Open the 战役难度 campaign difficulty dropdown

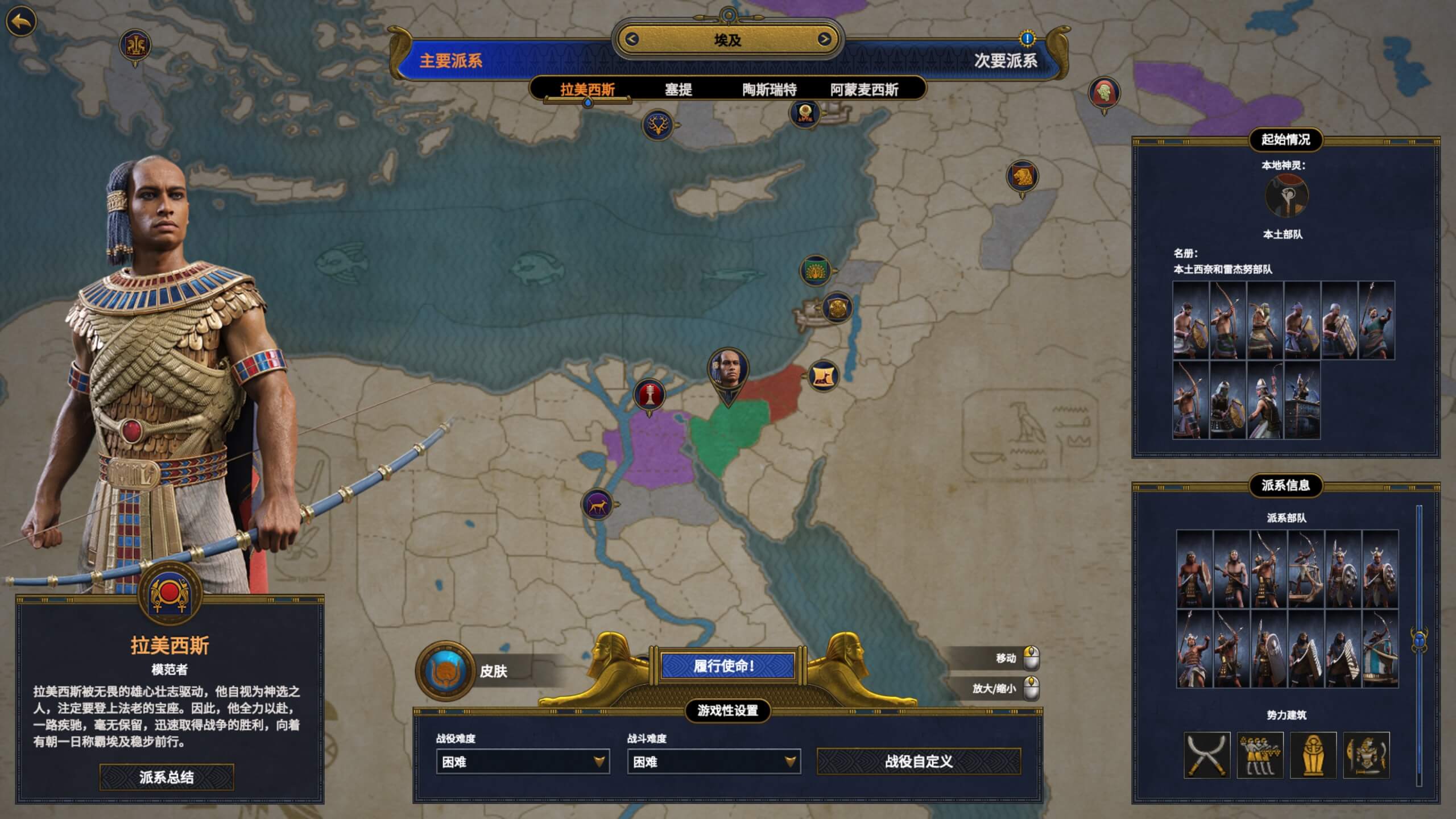522,762
